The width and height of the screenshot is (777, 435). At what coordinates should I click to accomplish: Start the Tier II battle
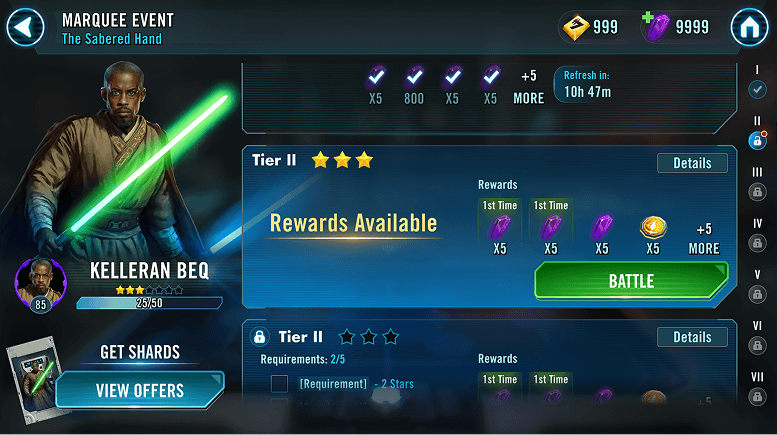point(631,282)
